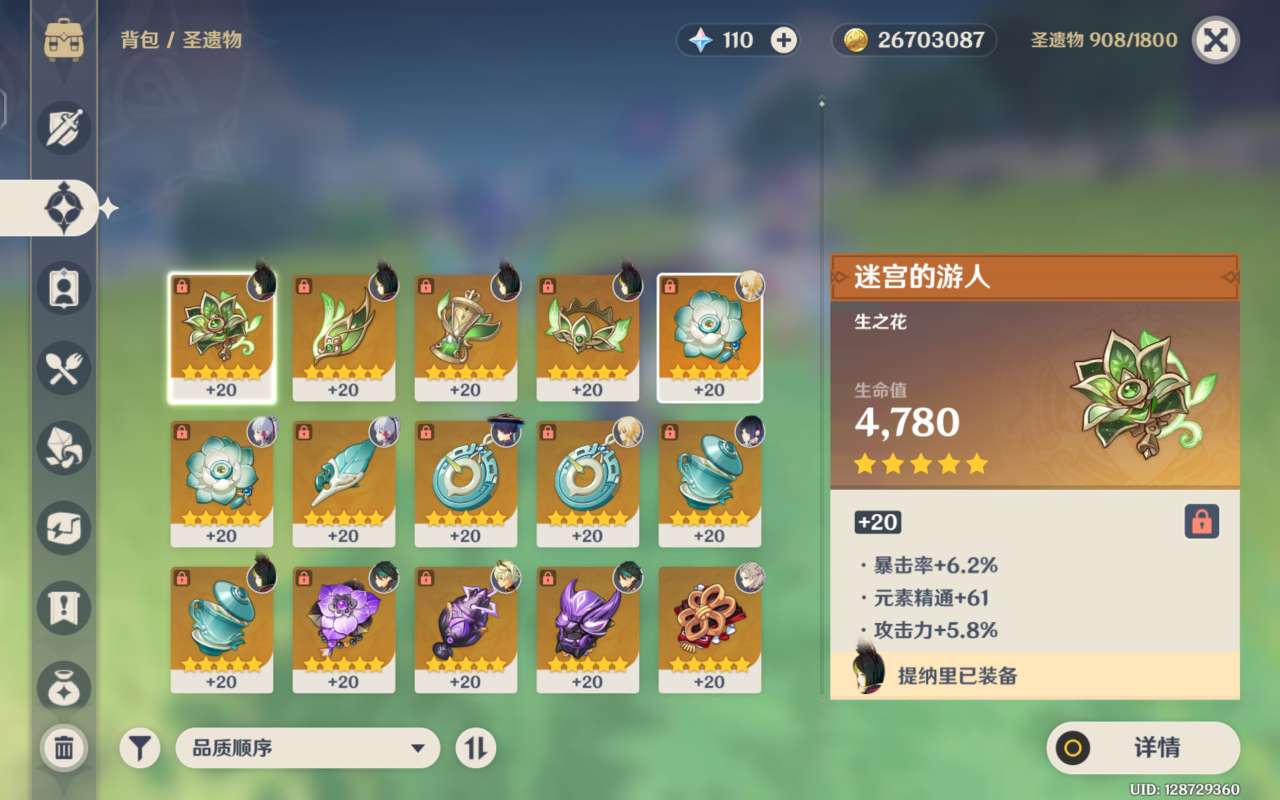
Task: Open the crafting materials tab
Action: [x=65, y=448]
